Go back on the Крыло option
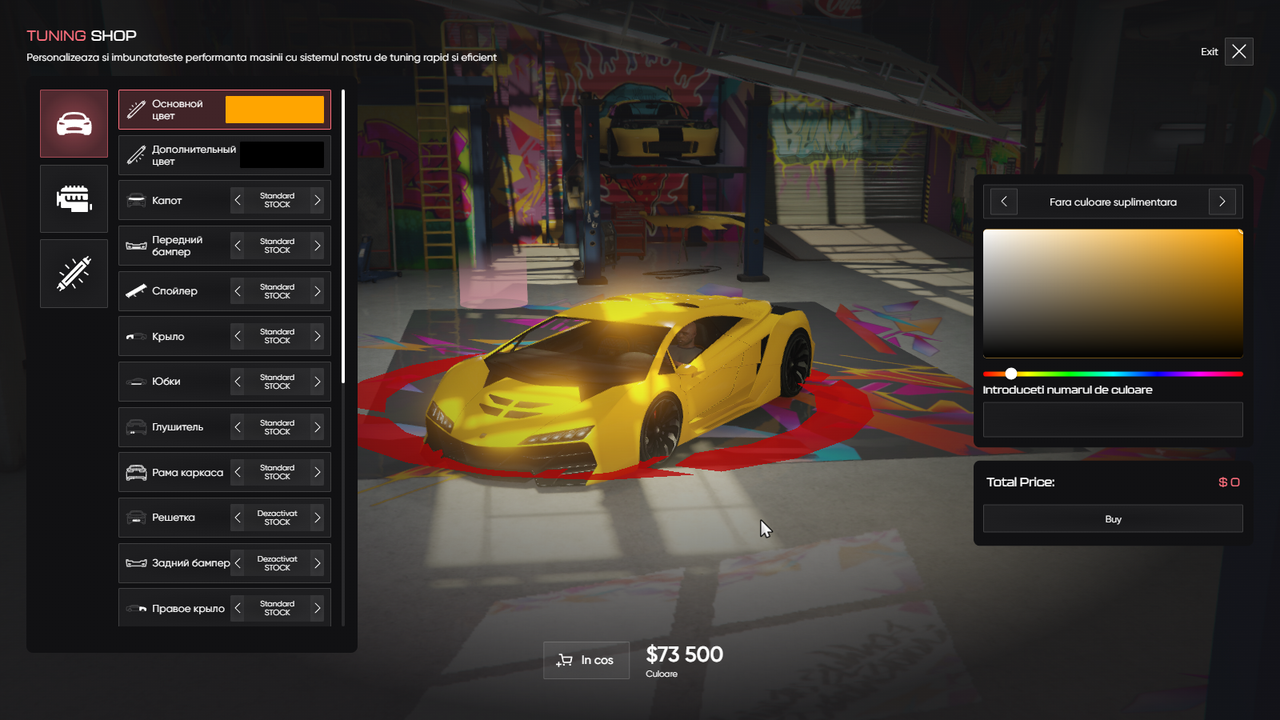Screen dimensions: 1280x720 [x=238, y=337]
